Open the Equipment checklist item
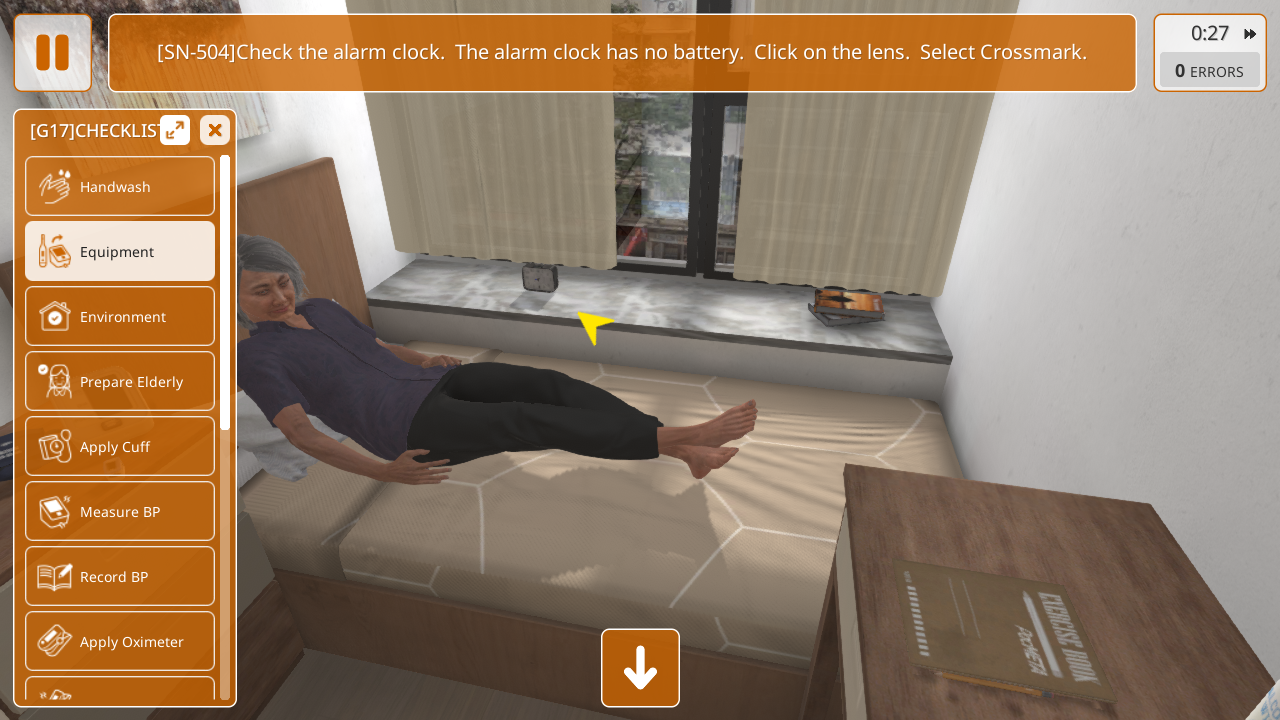Screen dimensions: 1280x720 click(x=120, y=251)
